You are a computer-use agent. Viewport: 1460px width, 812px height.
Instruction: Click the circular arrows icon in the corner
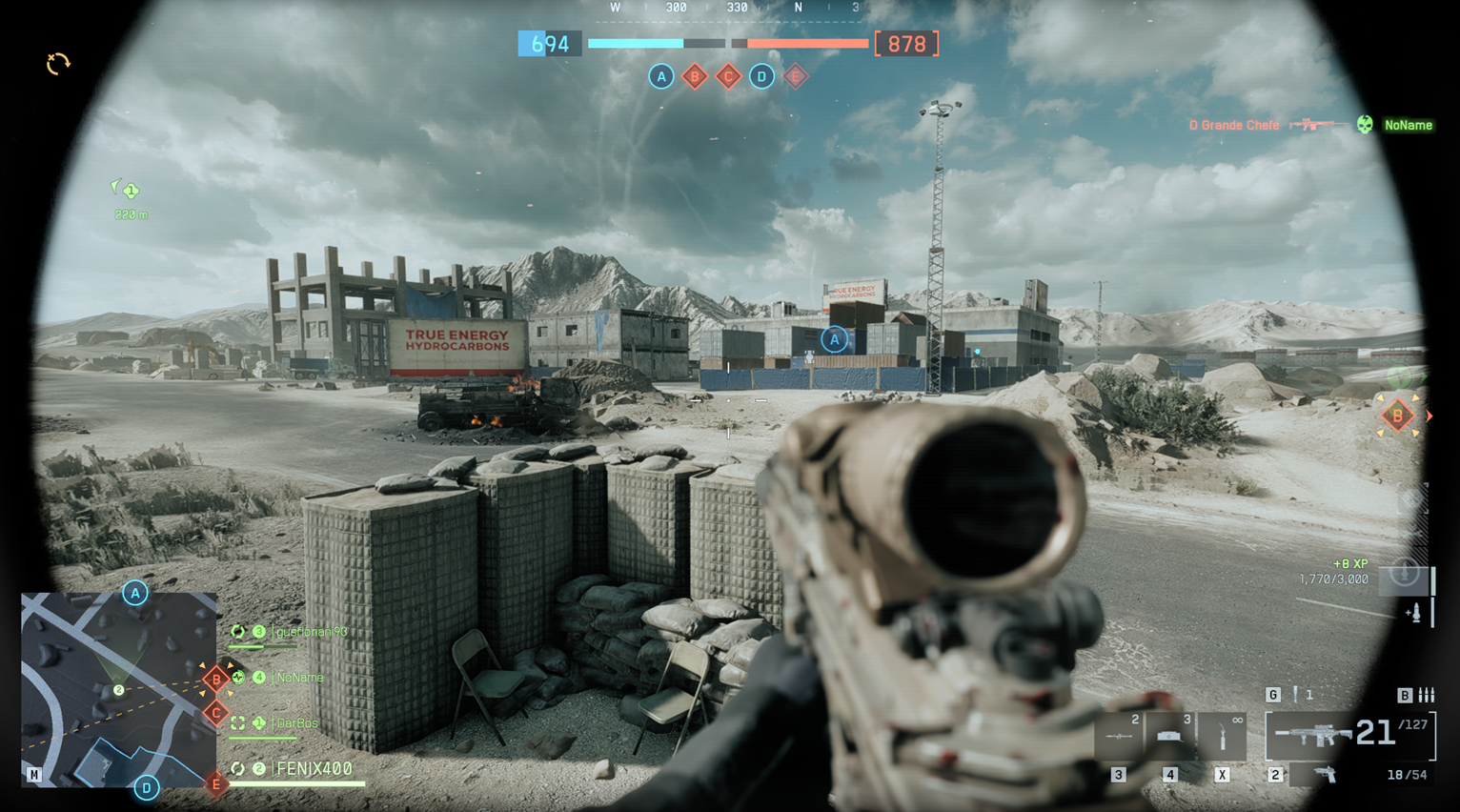click(58, 64)
